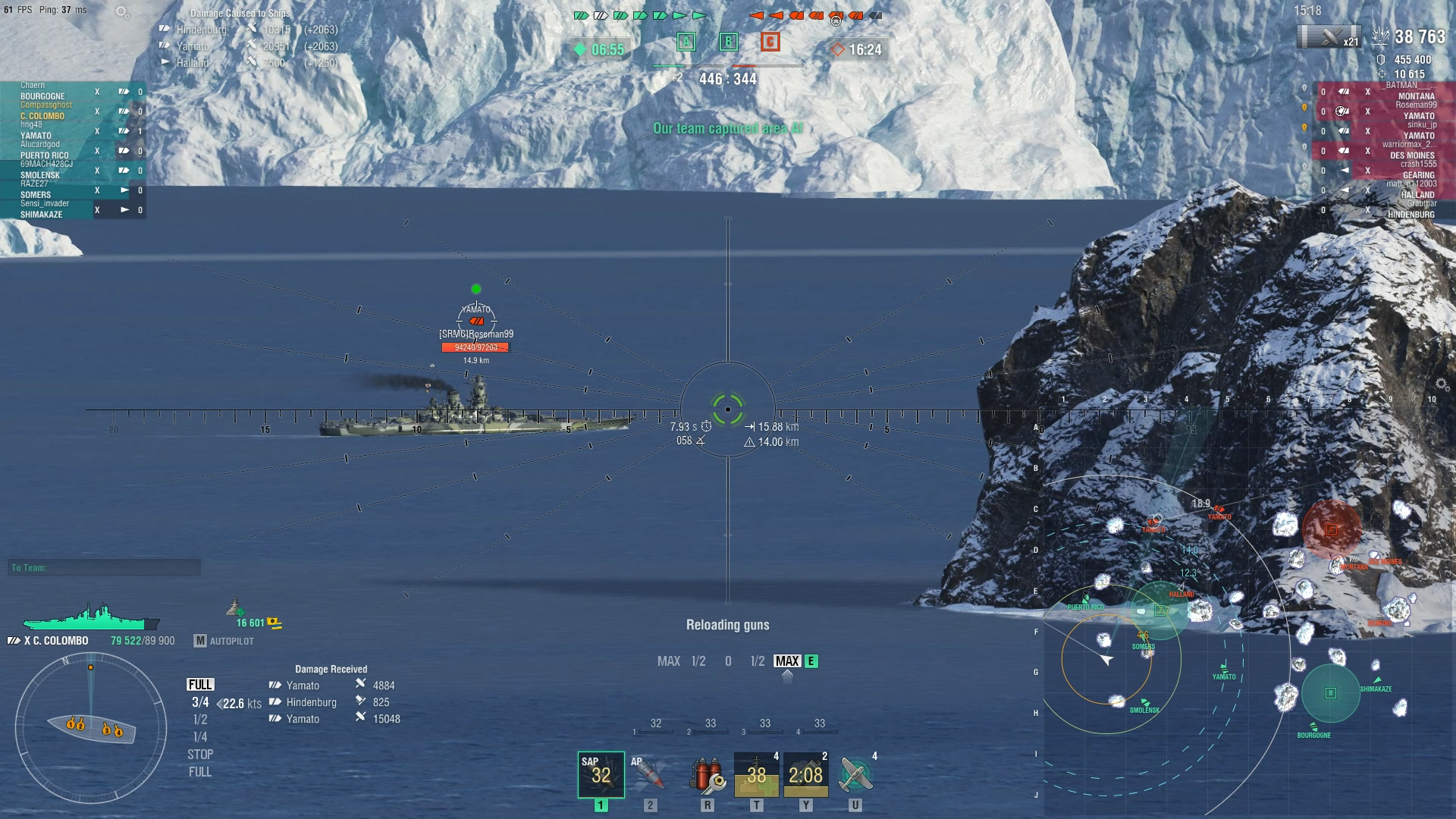Viewport: 1456px width, 819px height.
Task: Click the minimap
Action: point(1244,607)
